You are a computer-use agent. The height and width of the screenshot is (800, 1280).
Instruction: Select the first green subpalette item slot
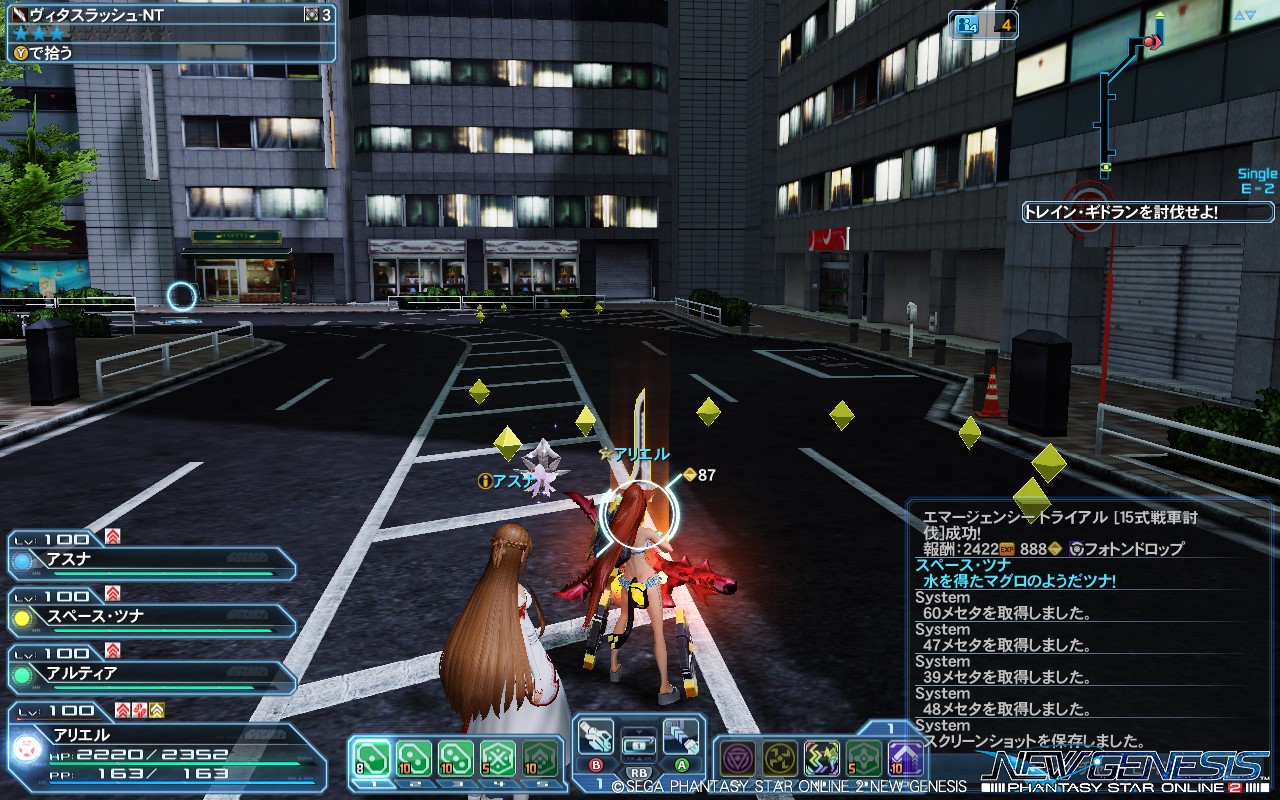[x=371, y=755]
